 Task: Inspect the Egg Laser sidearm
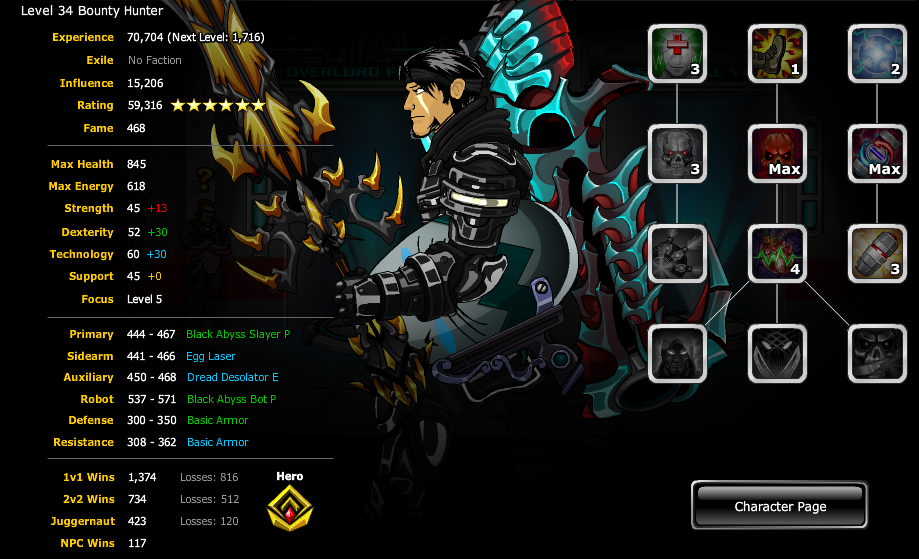click(211, 356)
